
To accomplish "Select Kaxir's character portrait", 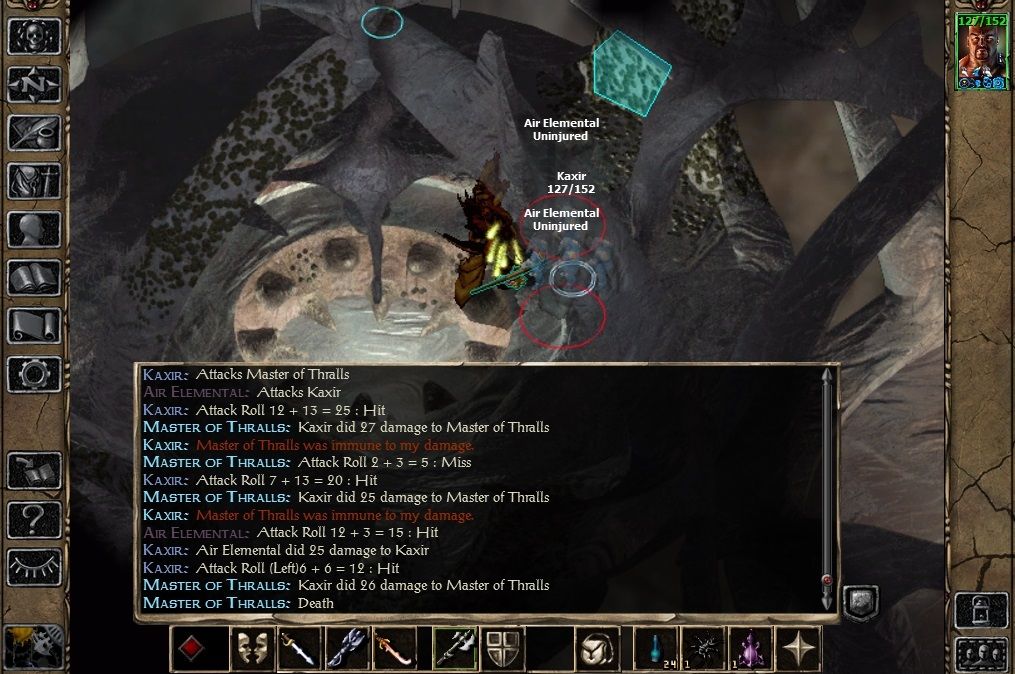I will [980, 52].
